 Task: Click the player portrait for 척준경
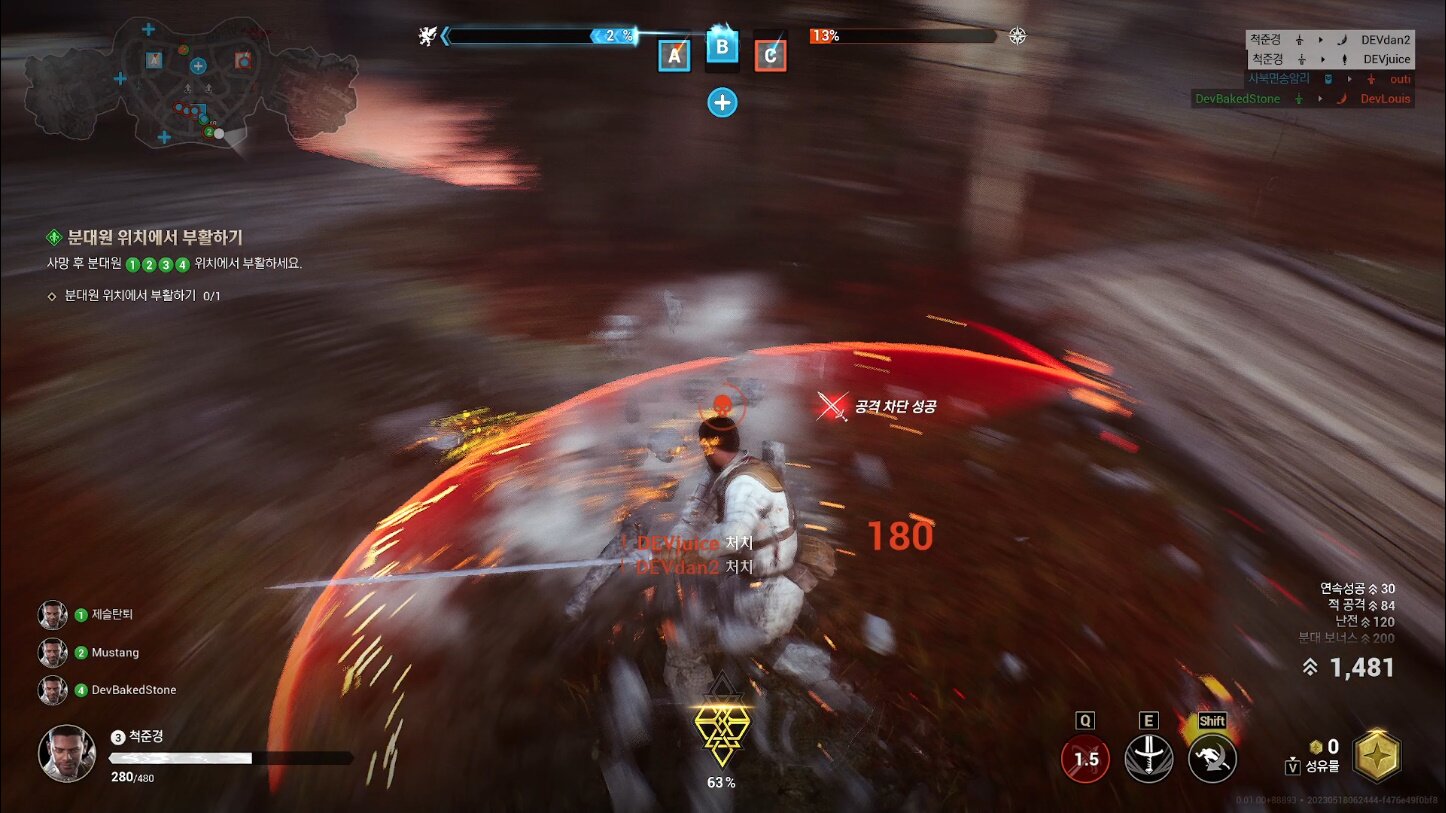pos(67,753)
